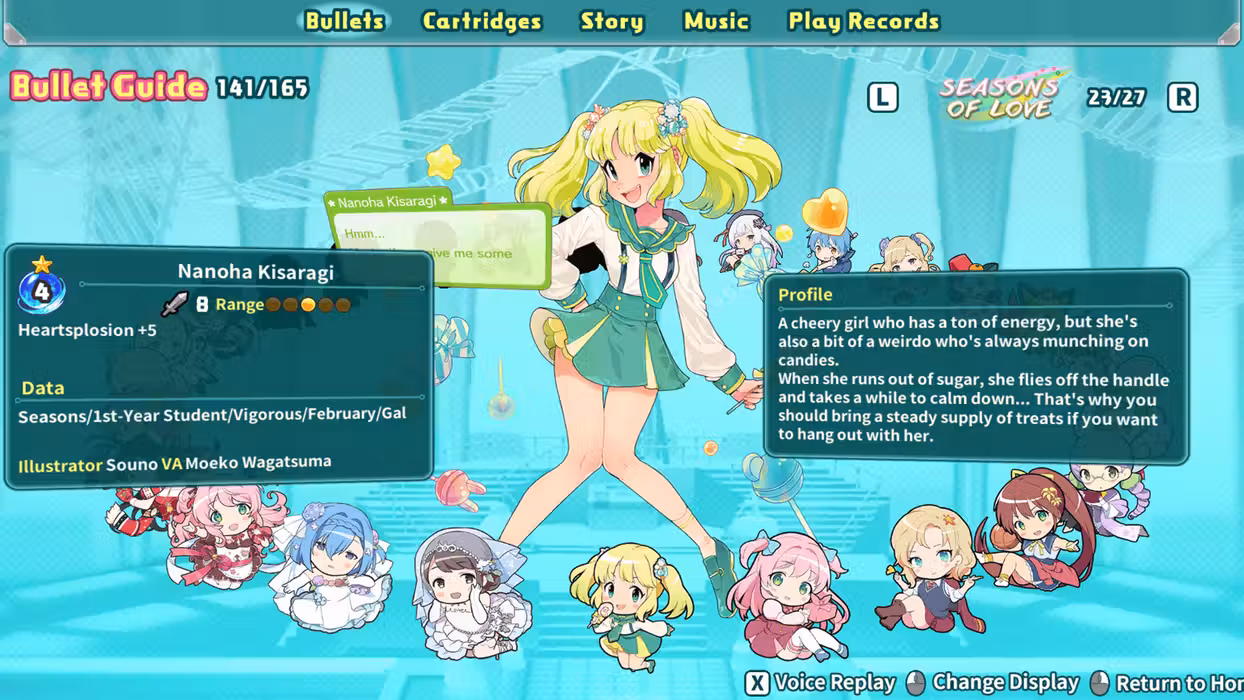1244x700 pixels.
Task: Show the Play Records tab
Action: click(863, 21)
